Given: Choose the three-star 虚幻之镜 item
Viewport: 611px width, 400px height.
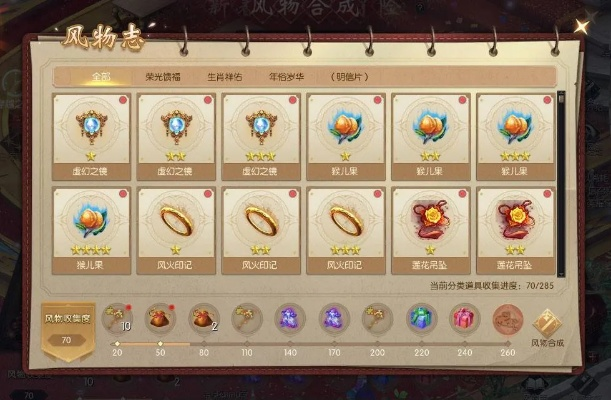Looking at the screenshot, I should coord(260,131).
